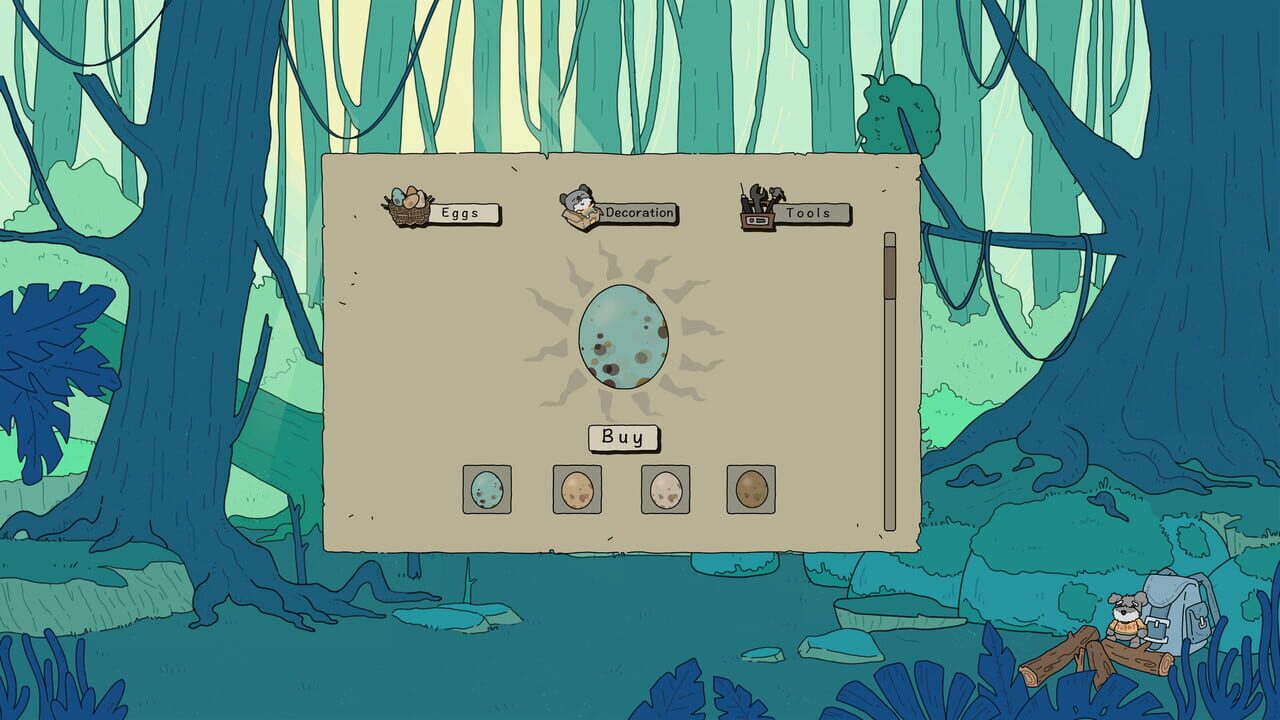The image size is (1280, 720).
Task: Select the blue speckled egg slot
Action: pyautogui.click(x=487, y=489)
